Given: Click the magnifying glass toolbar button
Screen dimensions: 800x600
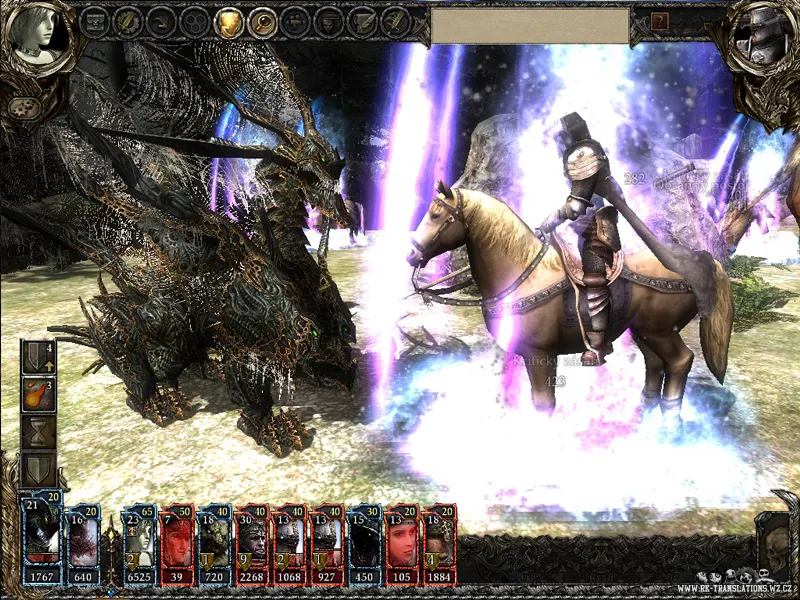Looking at the screenshot, I should 262,21.
